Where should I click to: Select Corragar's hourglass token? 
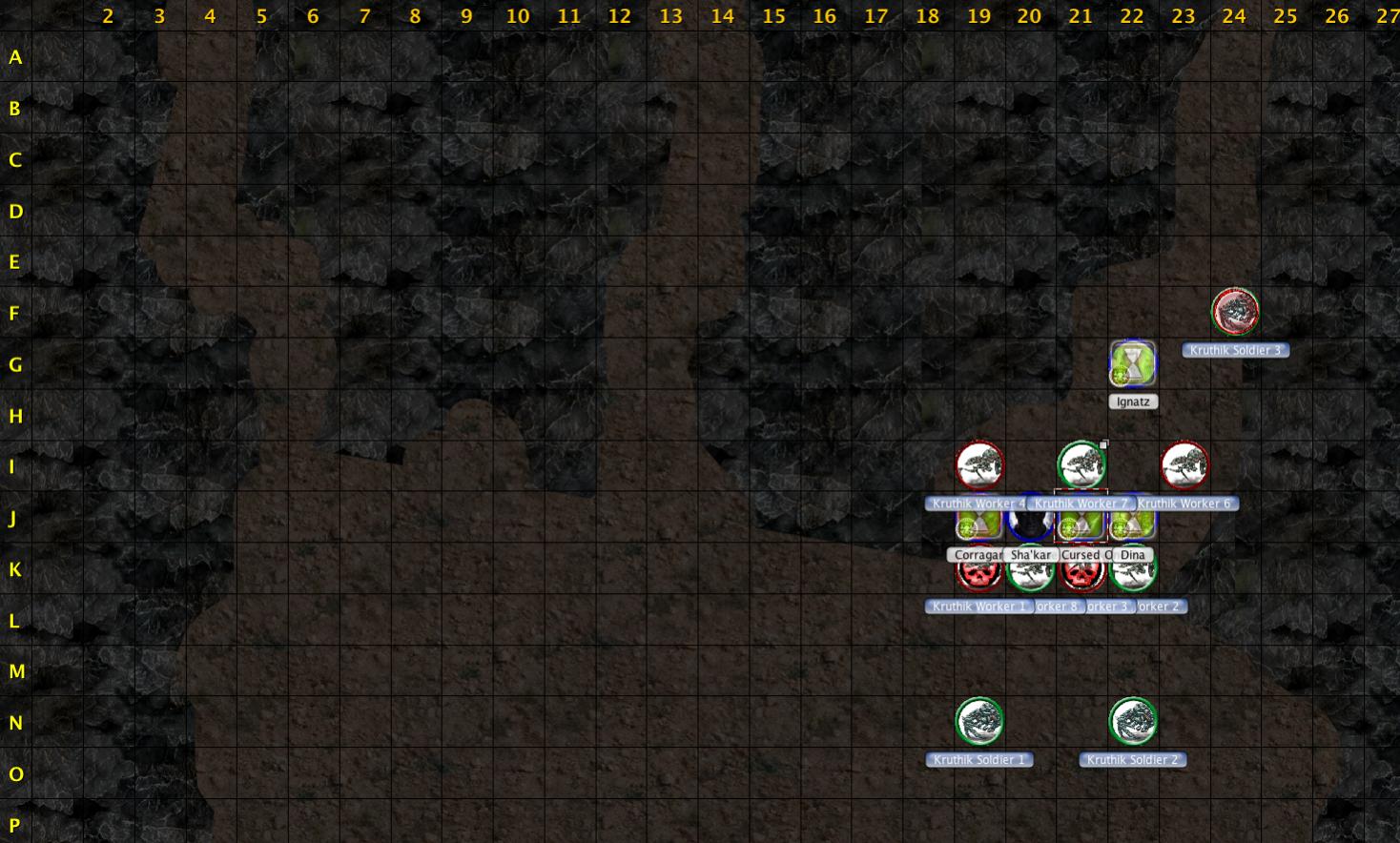pos(979,523)
